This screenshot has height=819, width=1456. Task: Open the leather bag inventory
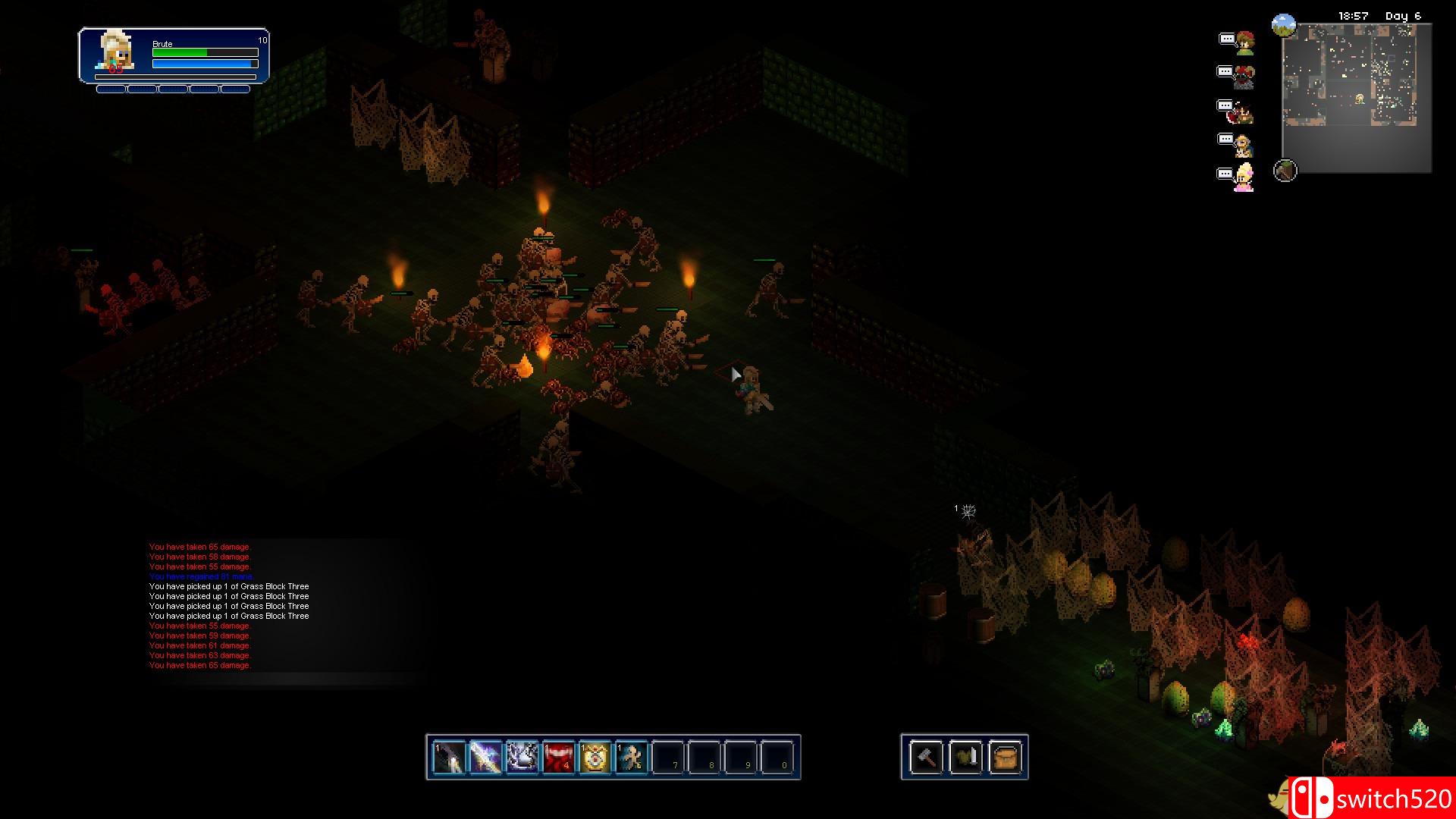click(1005, 757)
